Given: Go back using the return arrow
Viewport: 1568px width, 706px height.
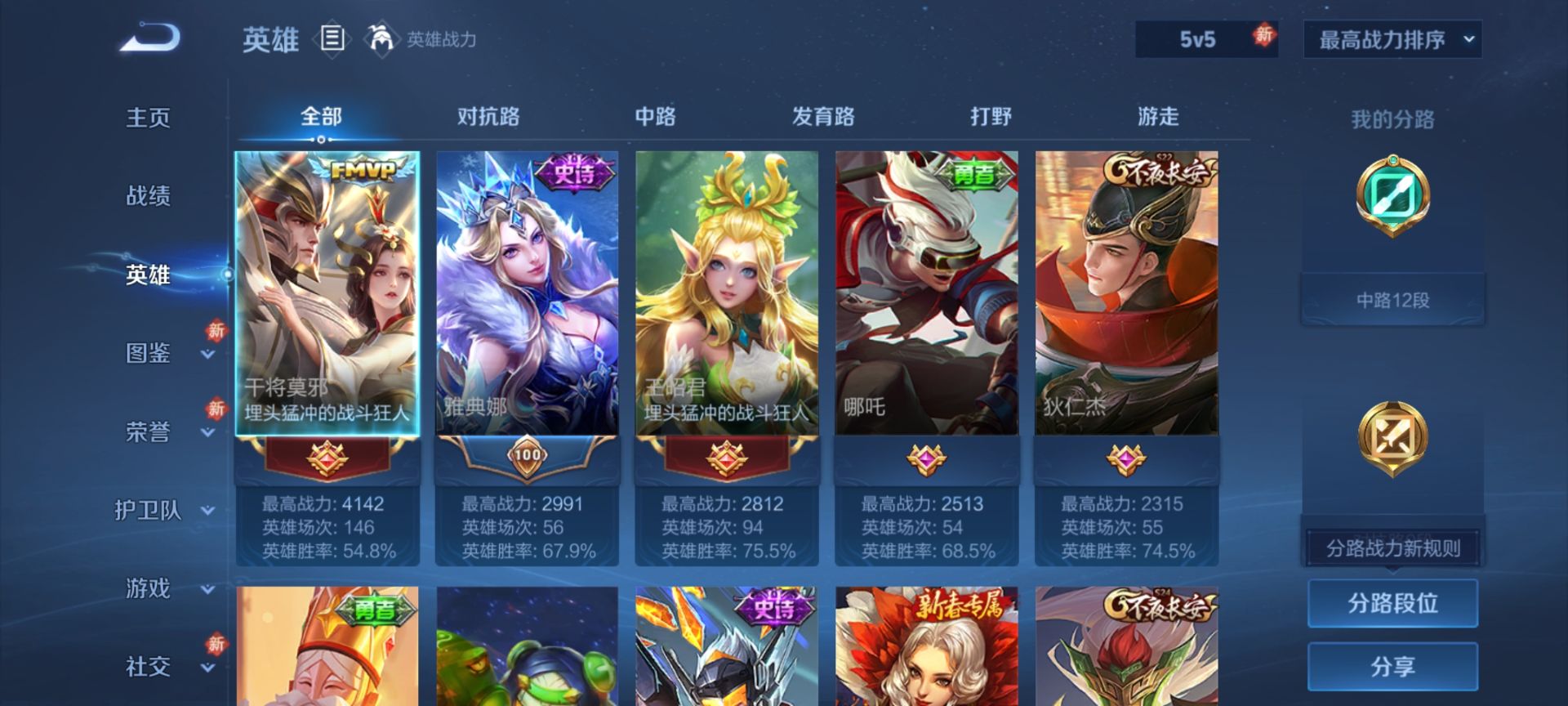Looking at the screenshot, I should (x=150, y=38).
